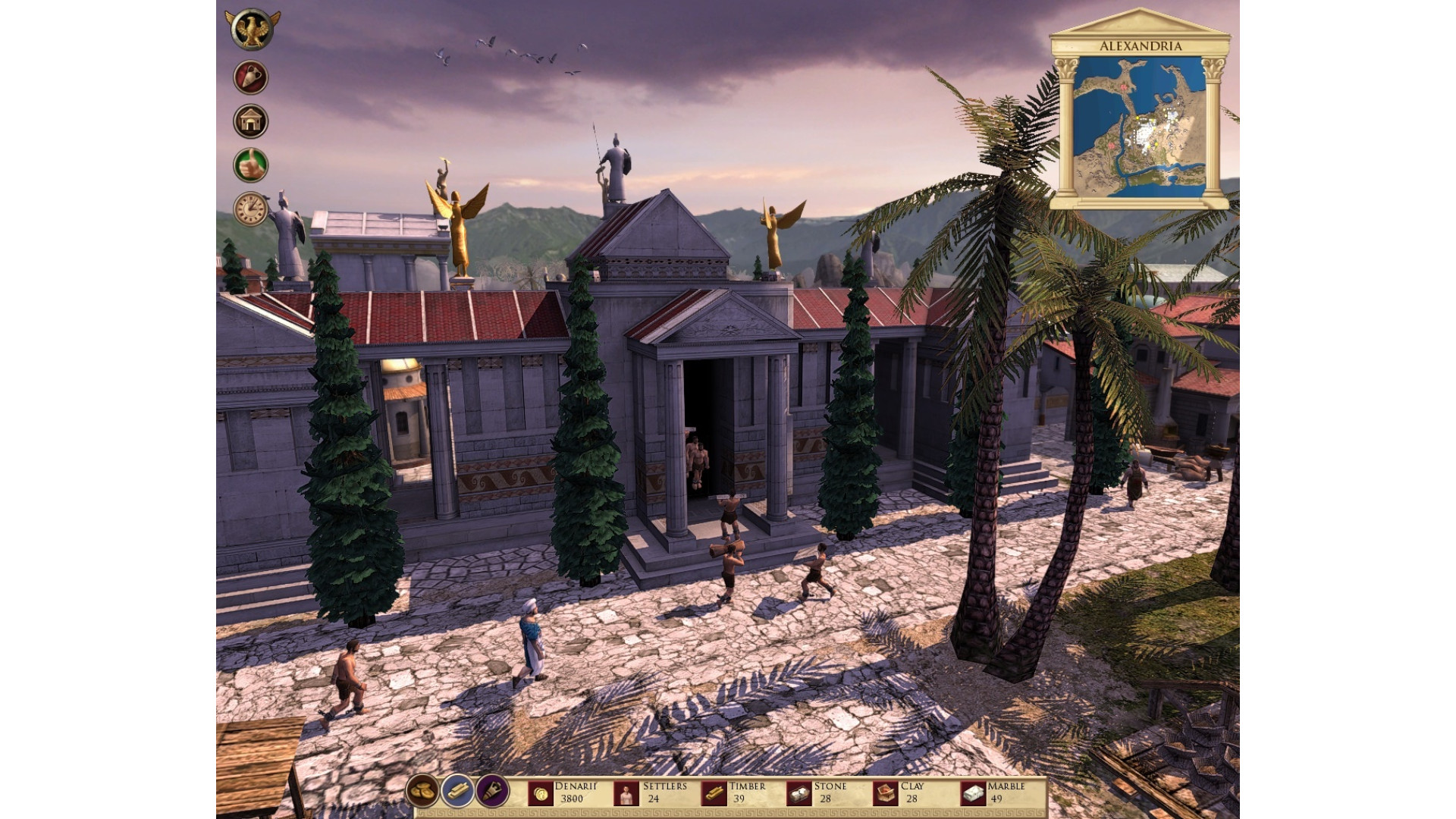Click the Alexandria minimap
The width and height of the screenshot is (1456, 819).
(x=1139, y=127)
